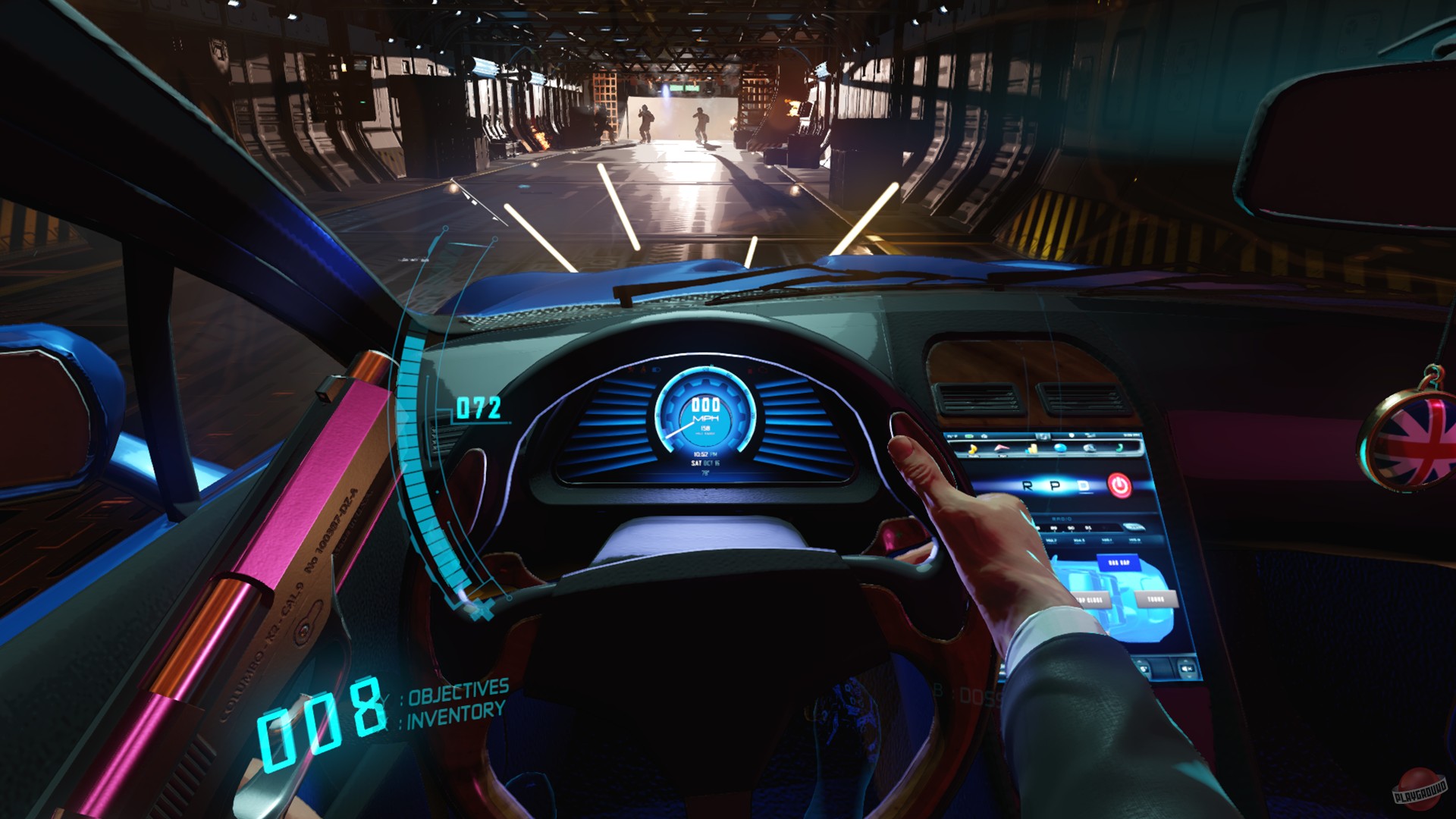Tap the green Phone app icon

tap(1119, 448)
